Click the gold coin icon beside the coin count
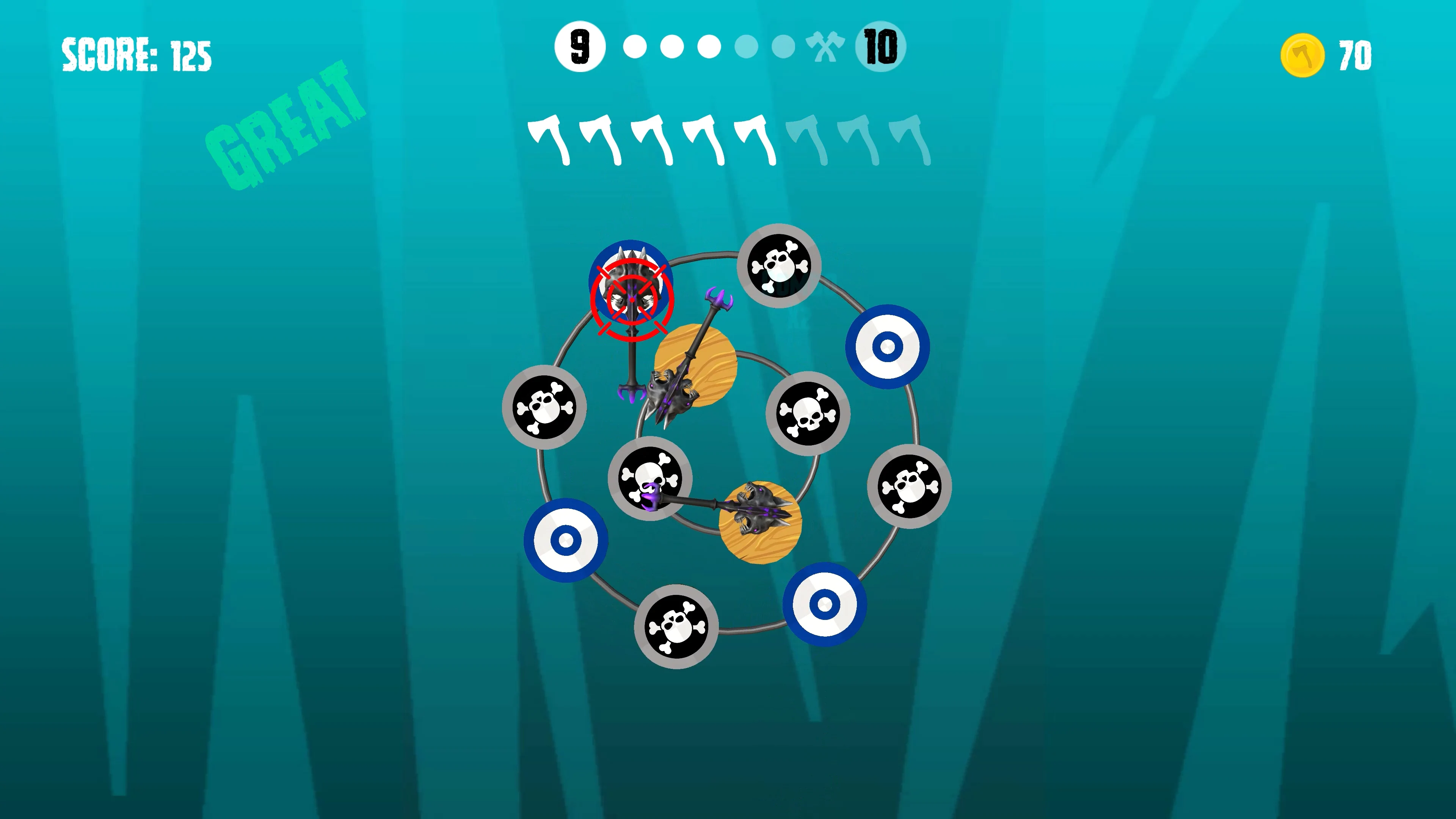The image size is (1456, 819). [1303, 54]
